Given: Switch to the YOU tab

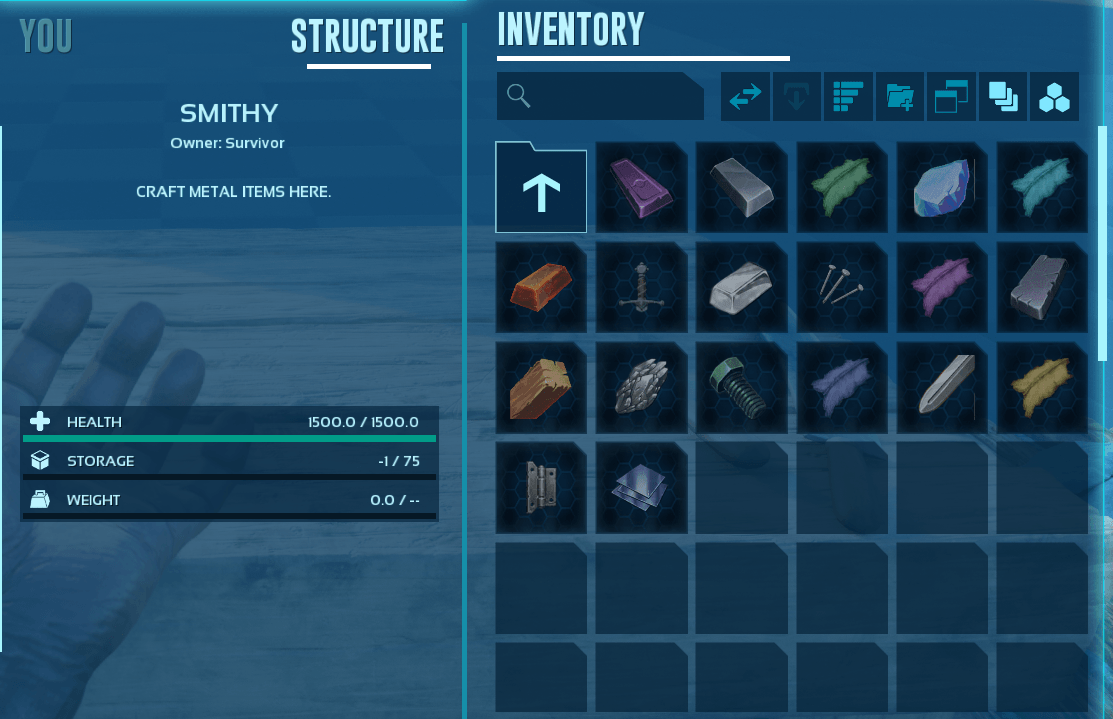Looking at the screenshot, I should [46, 37].
